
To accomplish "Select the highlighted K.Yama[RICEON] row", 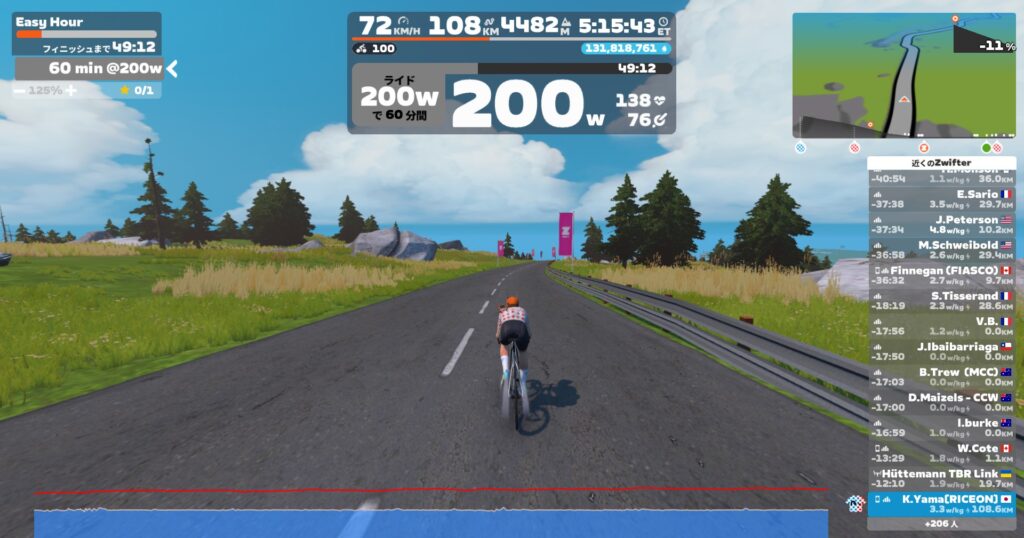I will click(941, 503).
